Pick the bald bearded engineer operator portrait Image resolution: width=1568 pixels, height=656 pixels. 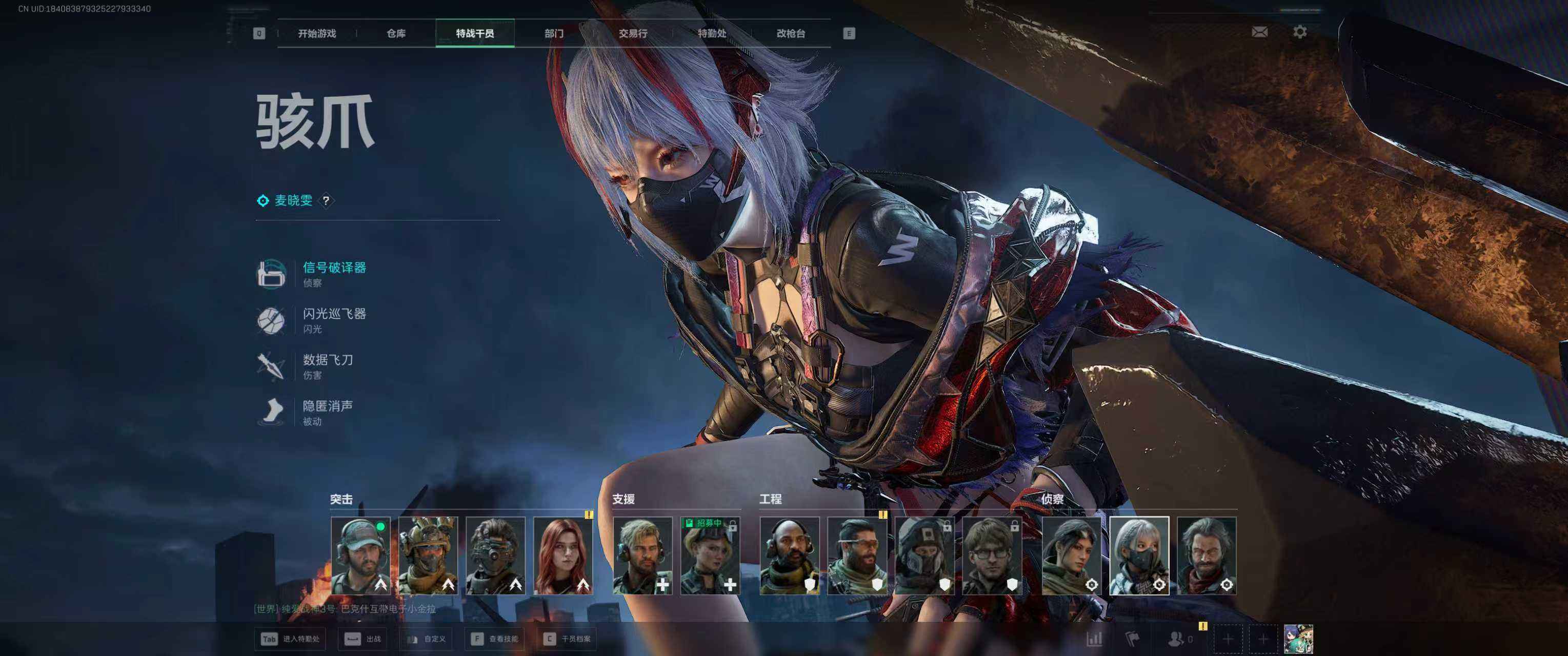pos(790,555)
